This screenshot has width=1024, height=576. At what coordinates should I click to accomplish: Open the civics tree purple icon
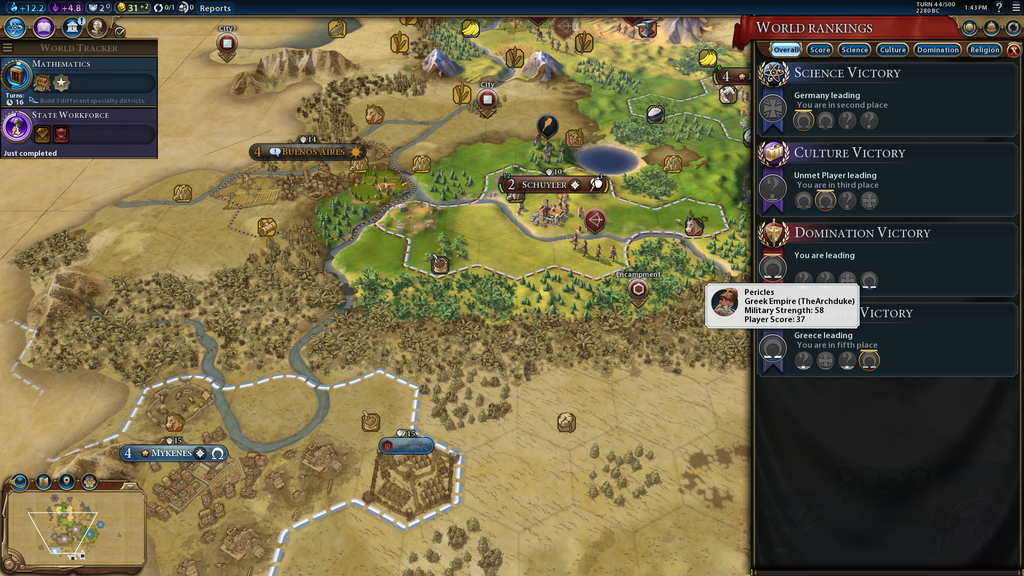44,28
